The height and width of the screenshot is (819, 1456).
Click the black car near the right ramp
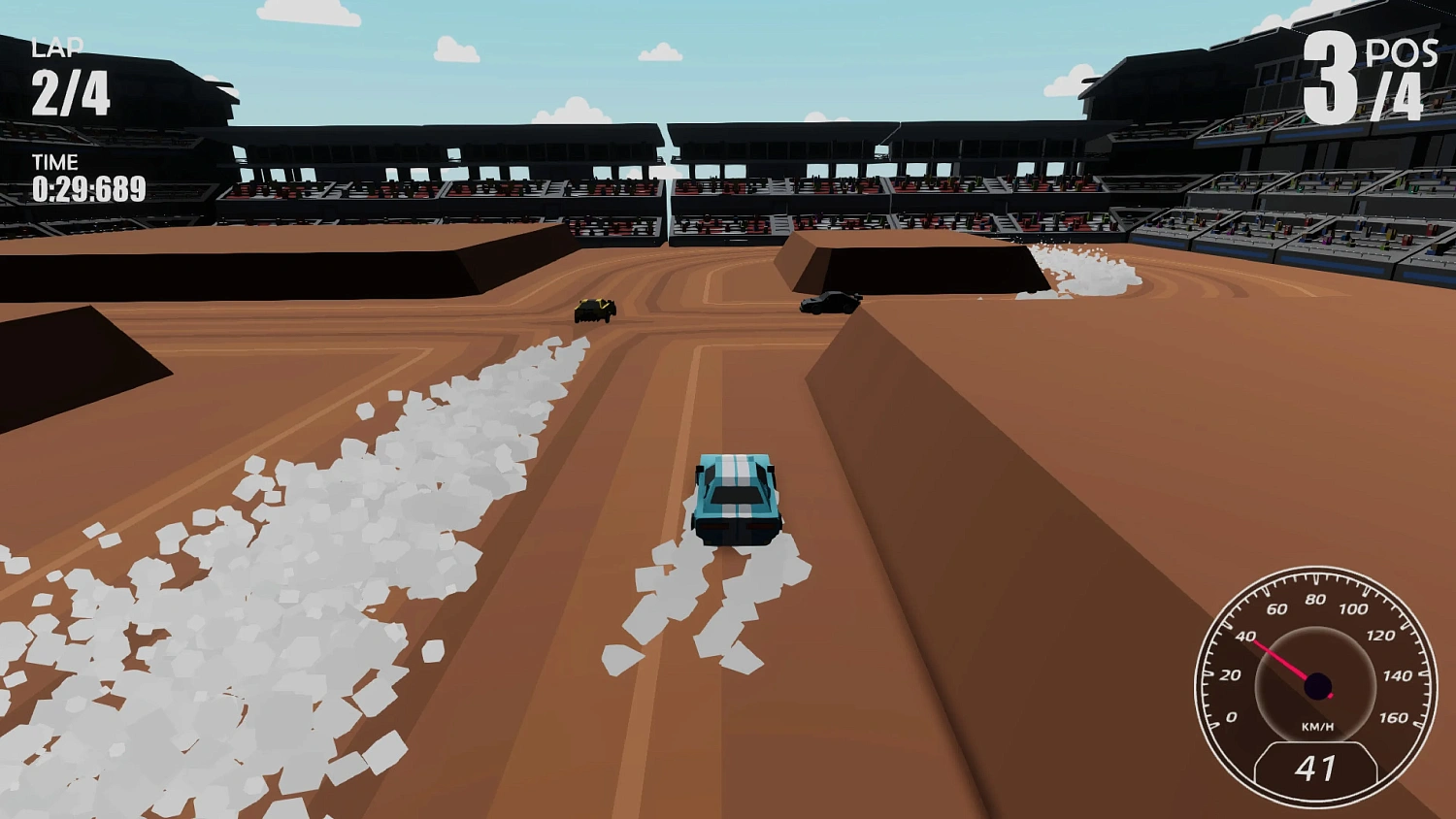[830, 303]
